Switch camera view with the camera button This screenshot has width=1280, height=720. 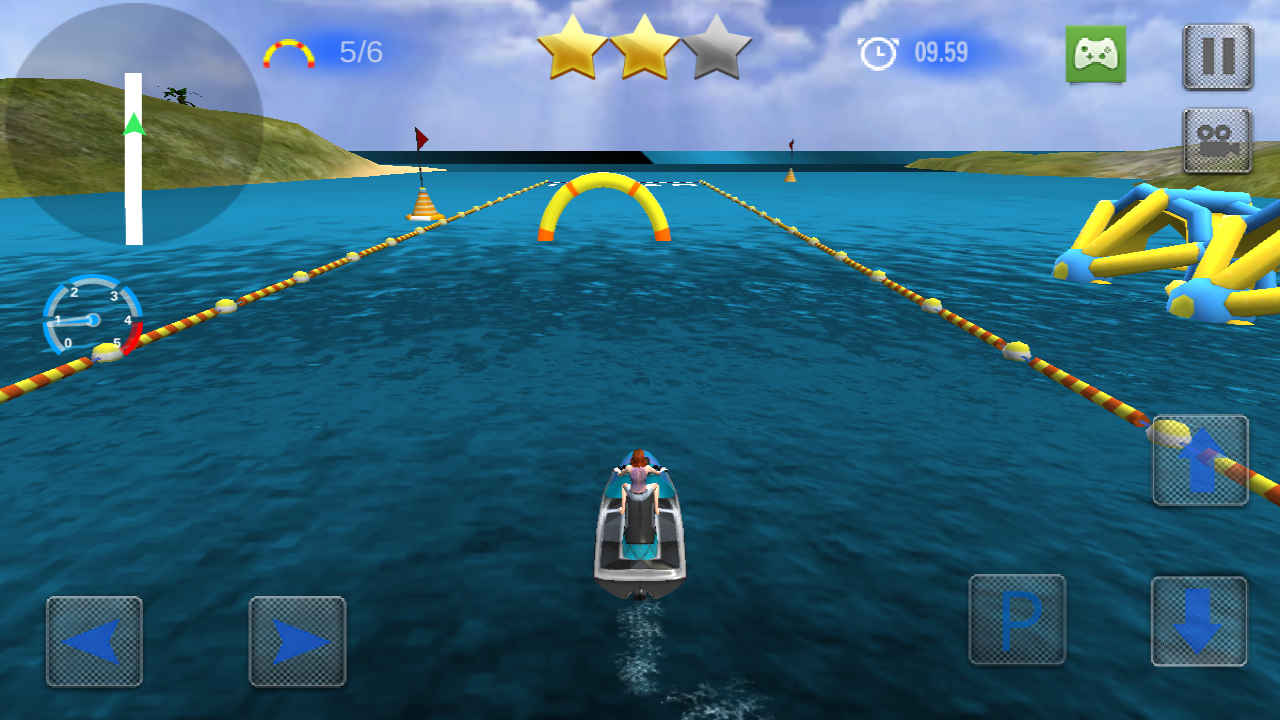tap(1217, 141)
